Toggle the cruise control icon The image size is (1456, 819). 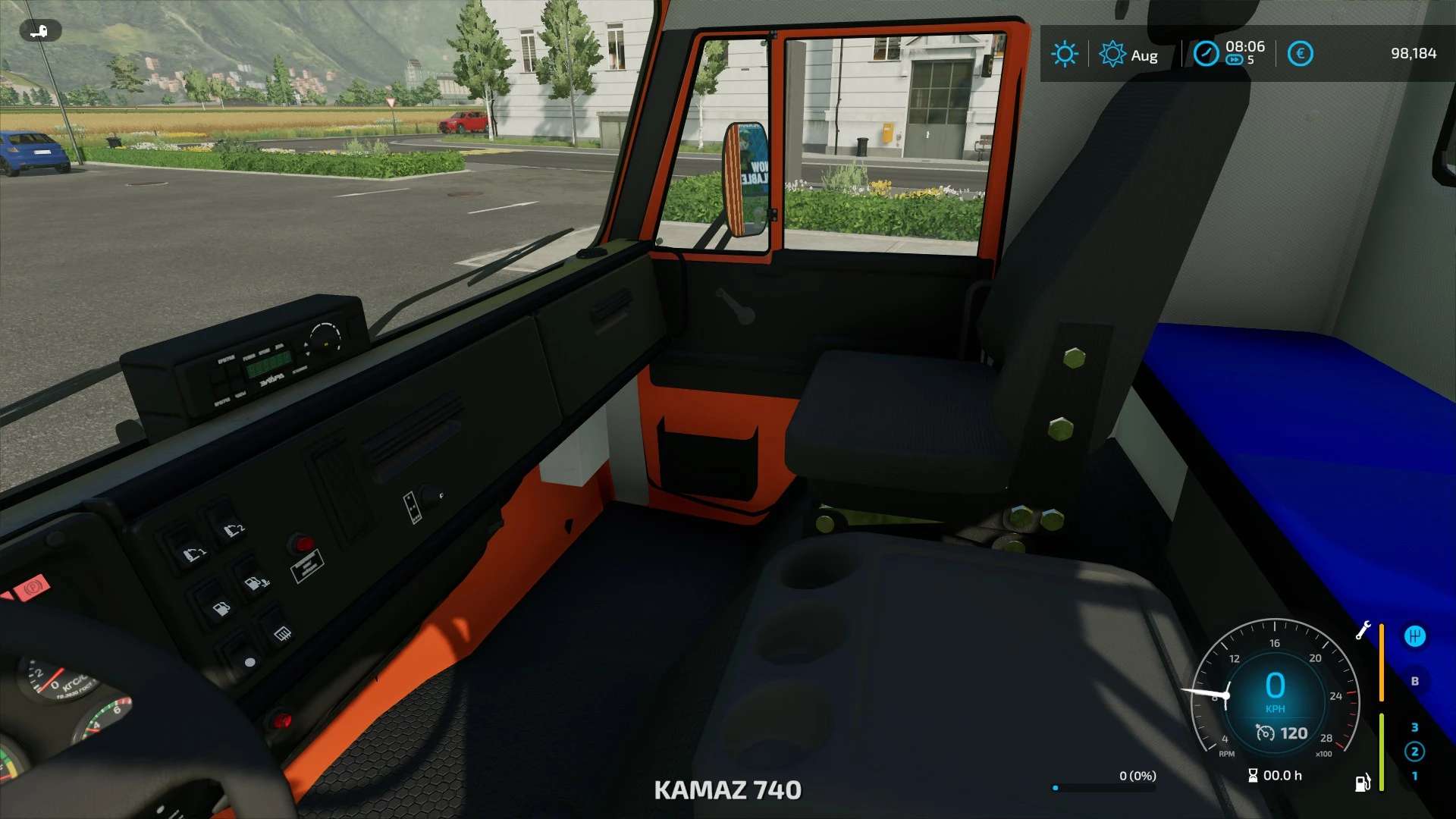point(1265,733)
